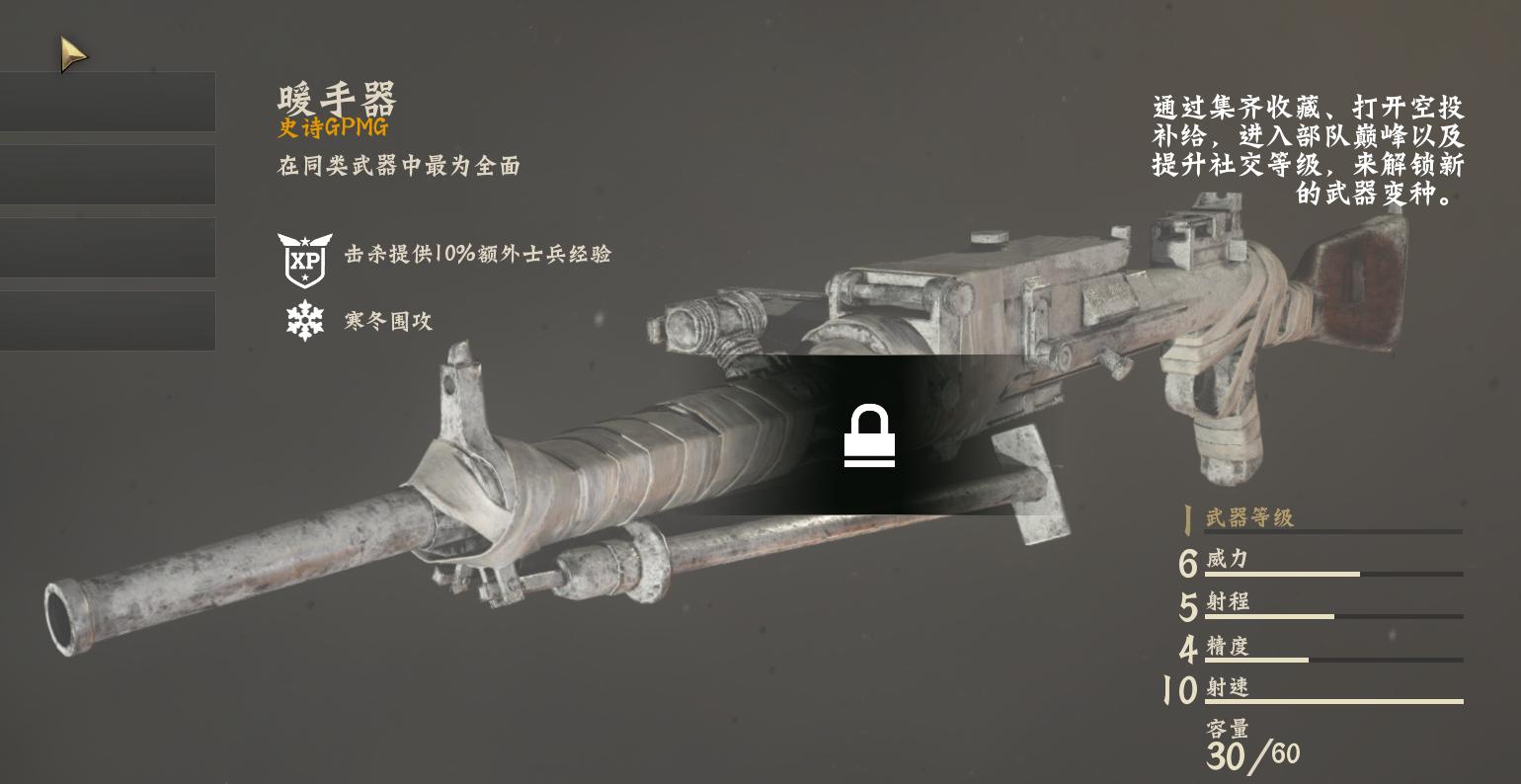Select the second sidebar menu slot
Screen dimensions: 1521x784
108,175
